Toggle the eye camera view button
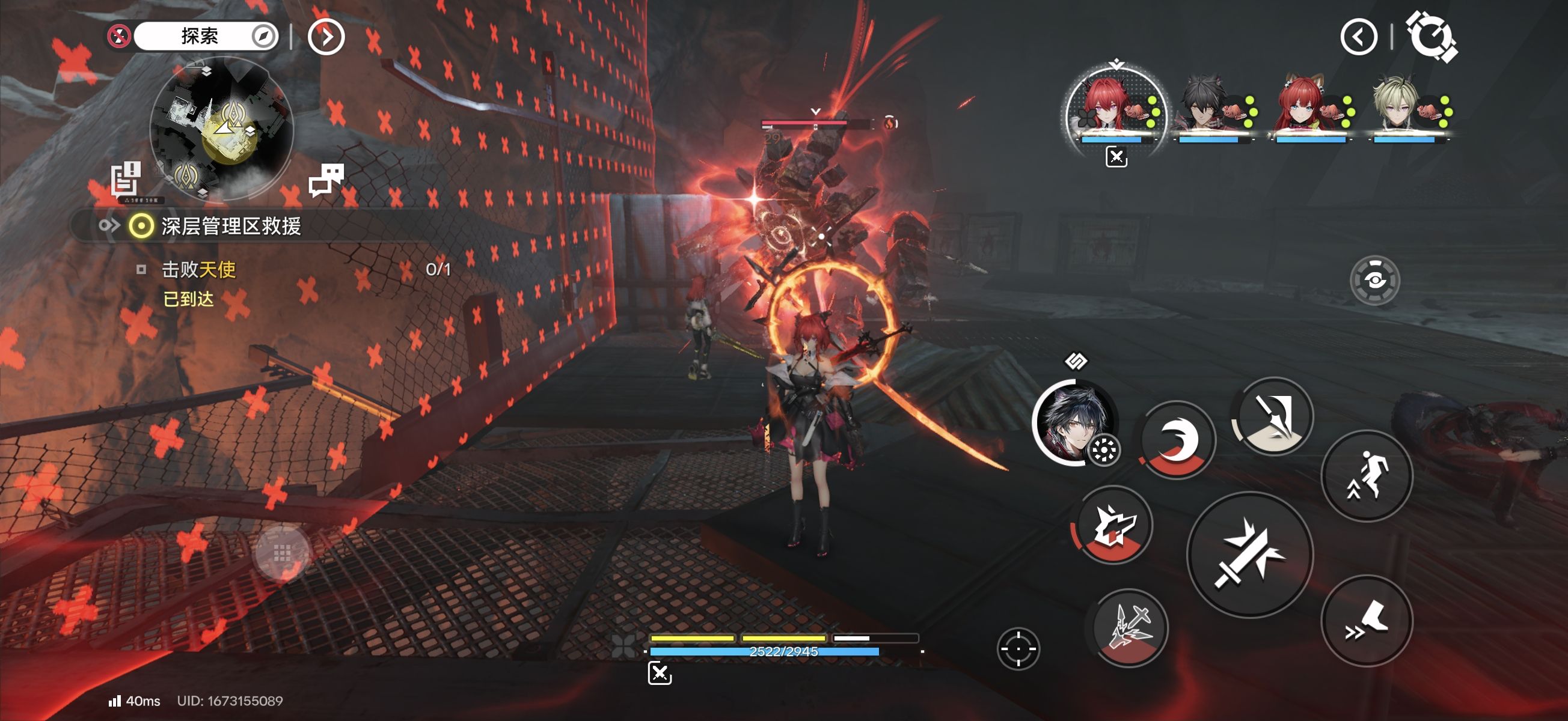This screenshot has width=1568, height=721. point(1374,281)
